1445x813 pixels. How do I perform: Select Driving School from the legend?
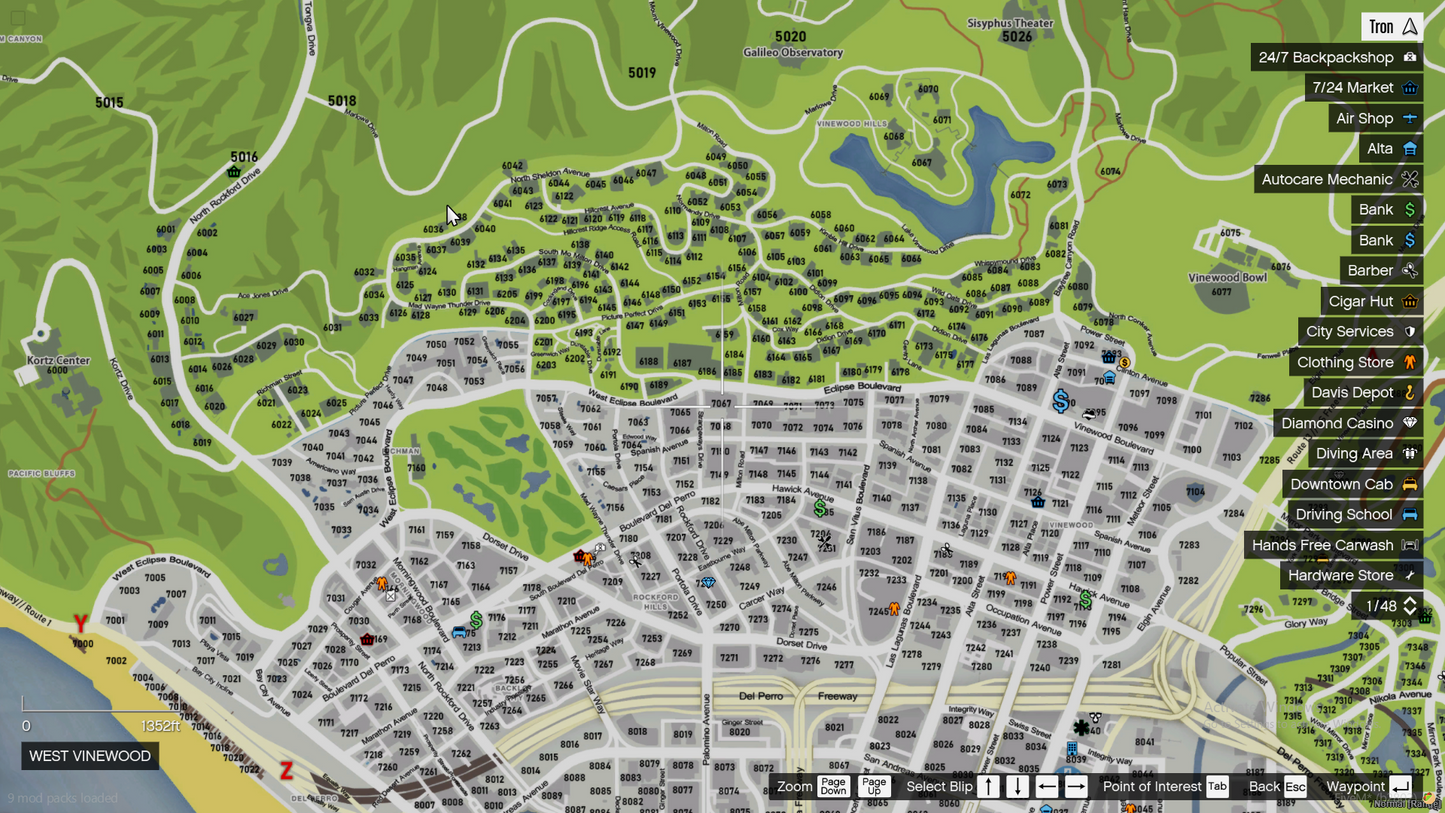pos(1355,515)
